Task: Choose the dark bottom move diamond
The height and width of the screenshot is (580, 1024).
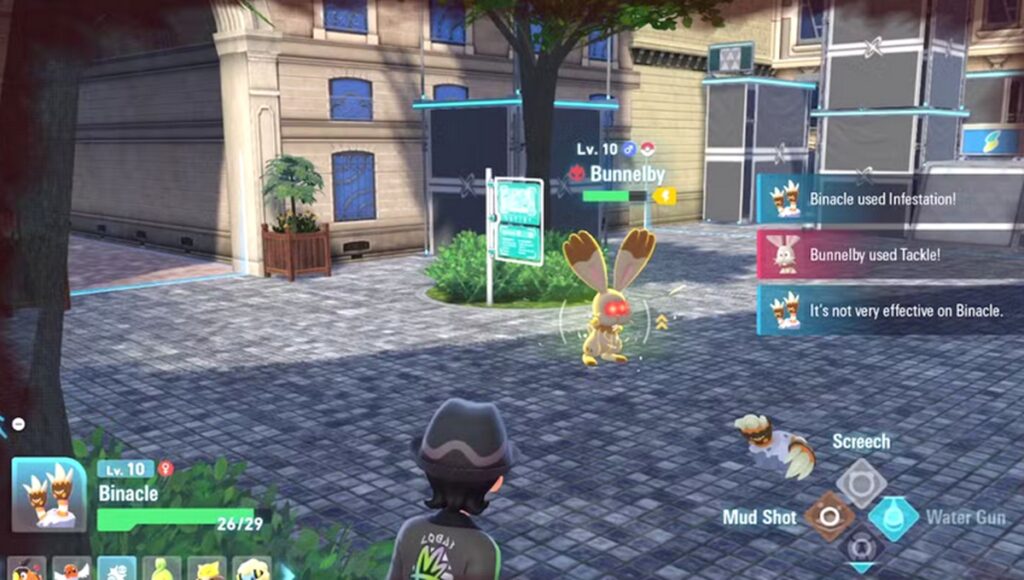Action: [861, 549]
